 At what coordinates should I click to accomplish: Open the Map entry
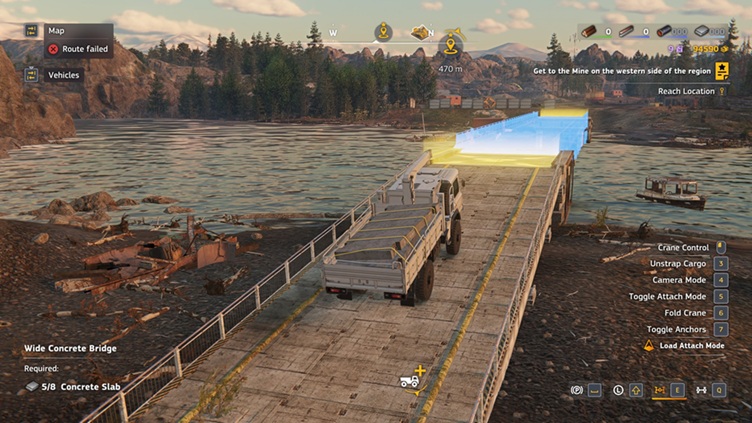click(56, 30)
